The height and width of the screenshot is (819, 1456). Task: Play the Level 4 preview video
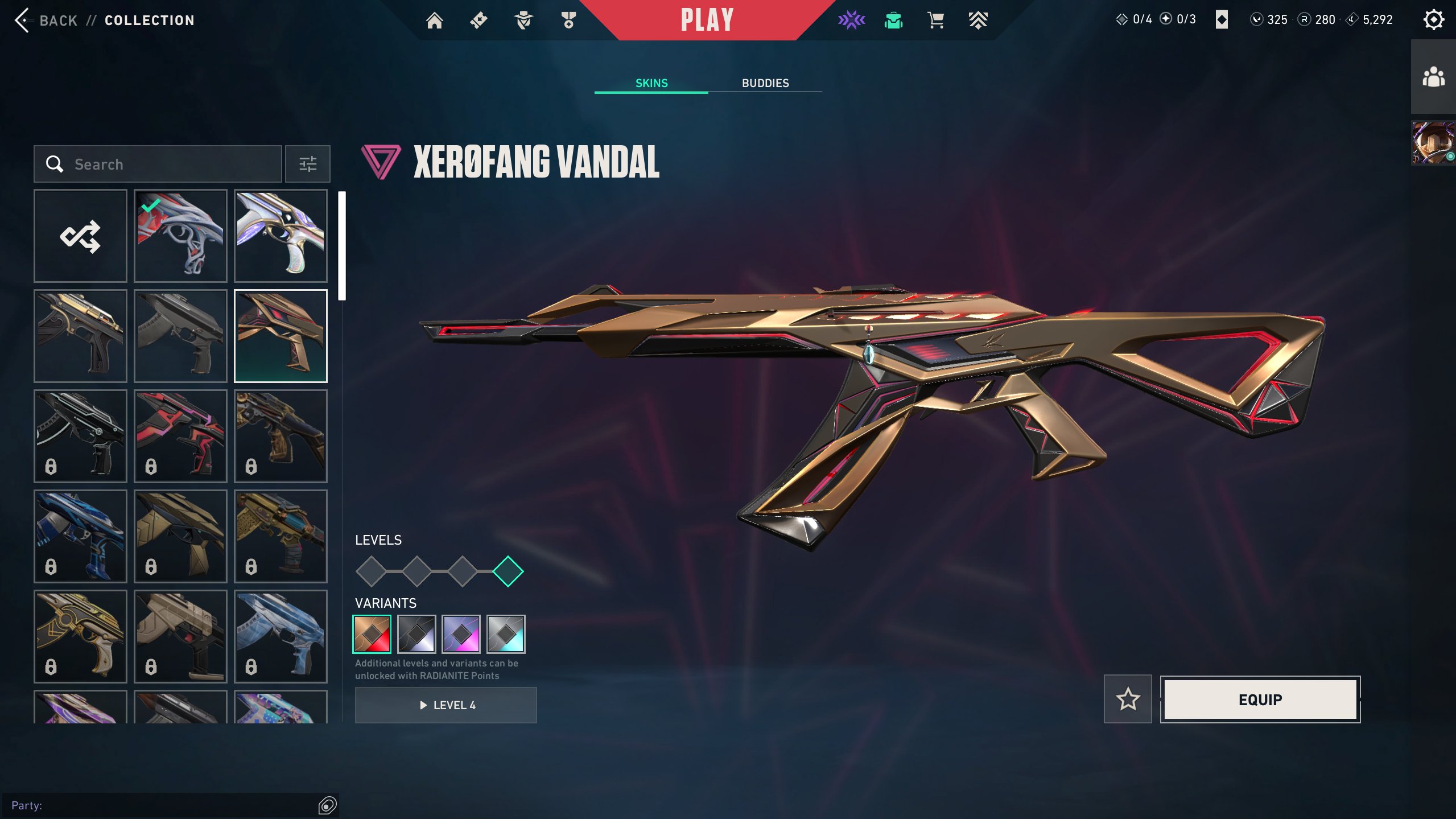pyautogui.click(x=446, y=705)
